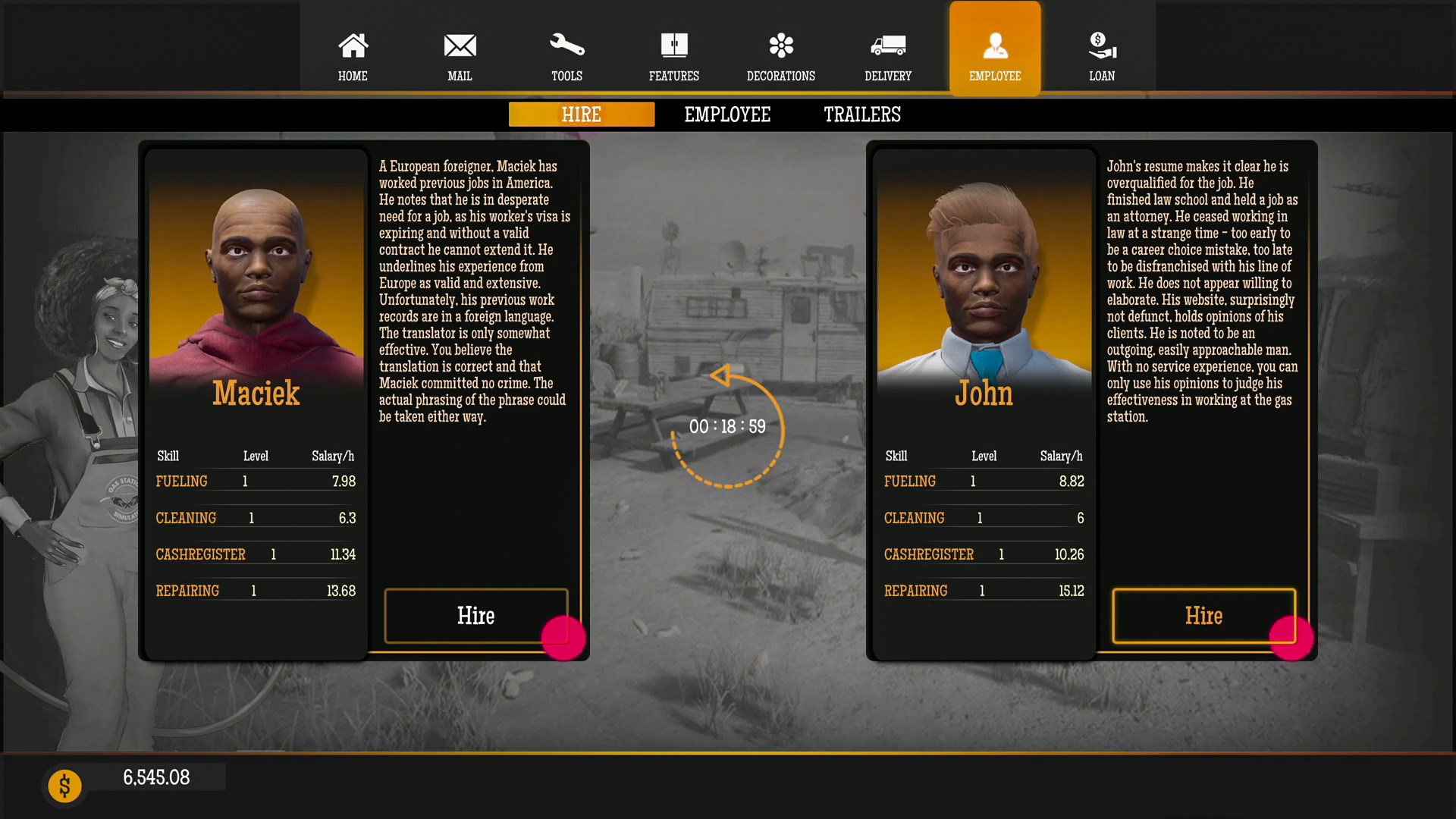
Task: Click the circular countdown timer
Action: pyautogui.click(x=726, y=426)
